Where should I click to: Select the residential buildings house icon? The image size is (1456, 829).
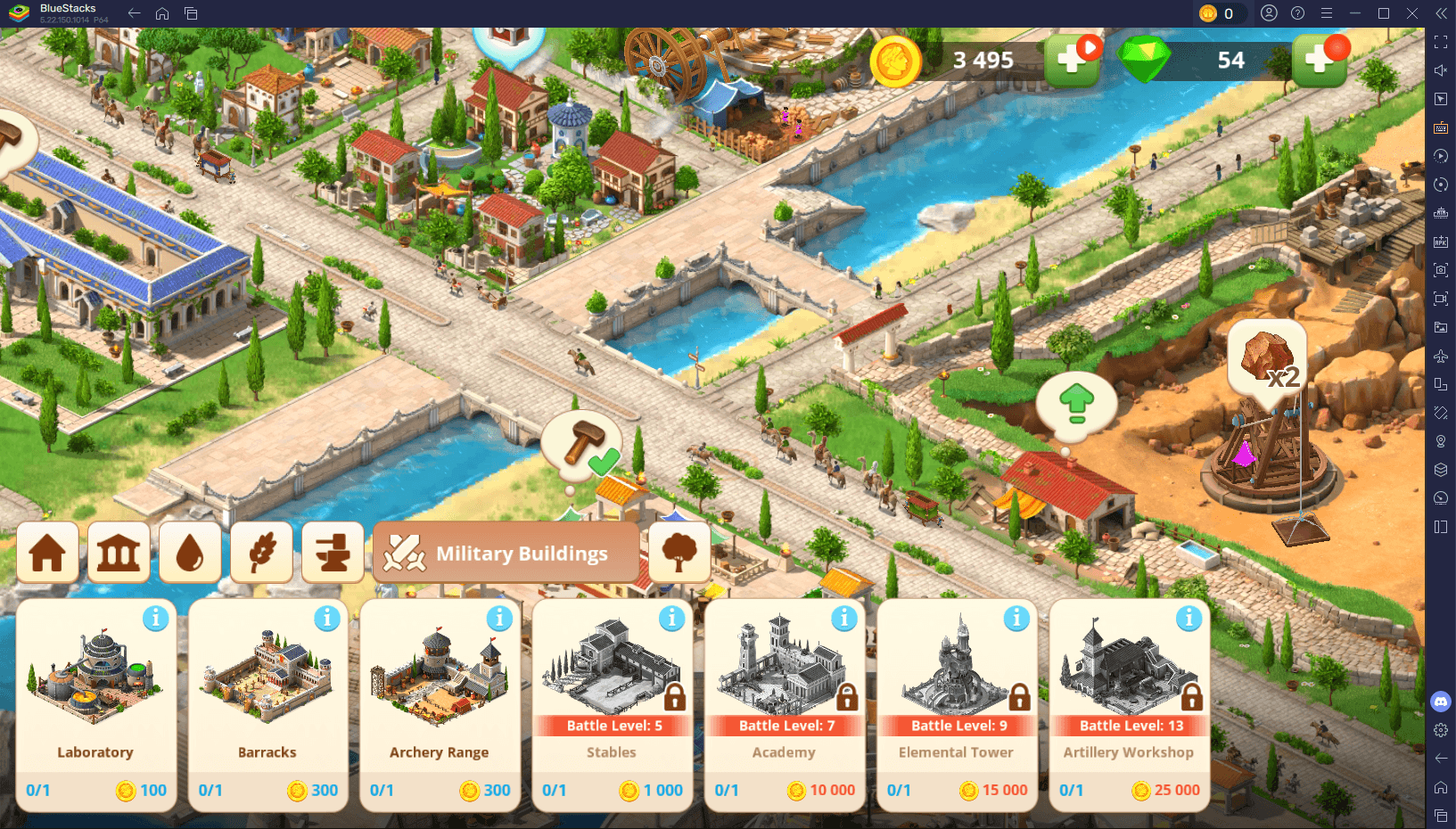pos(47,553)
